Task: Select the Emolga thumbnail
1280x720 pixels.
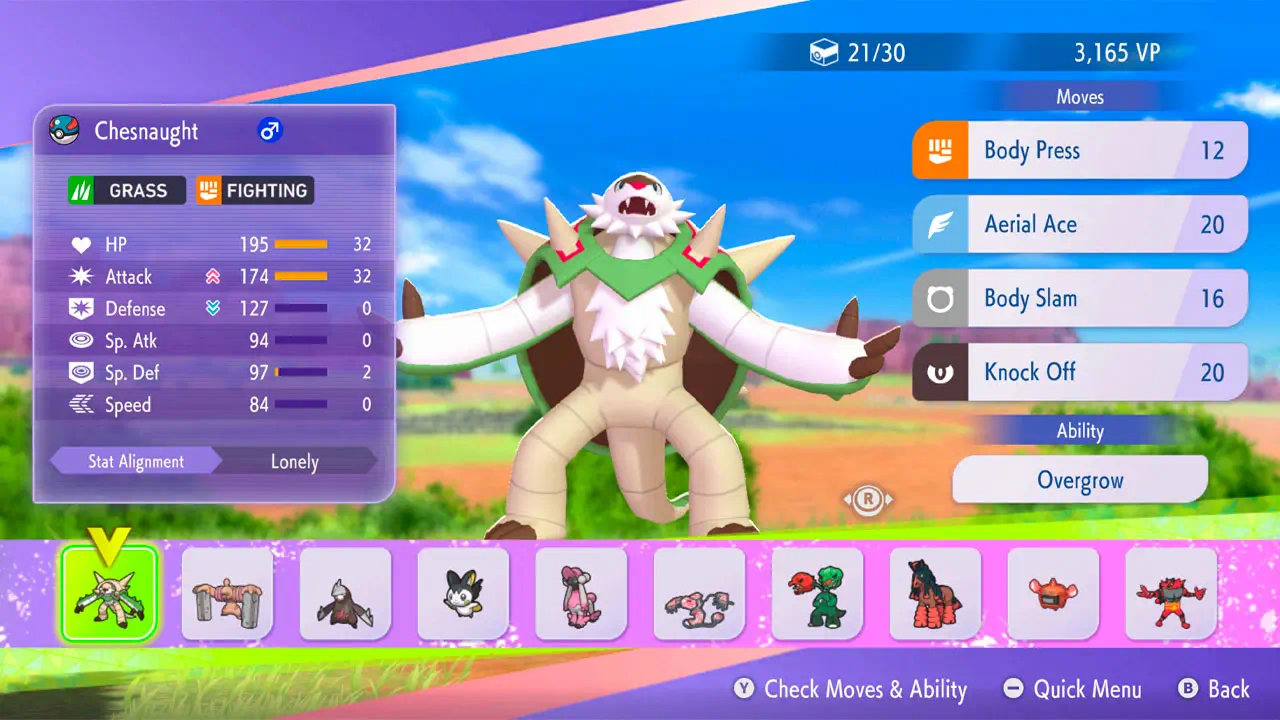Action: click(x=463, y=594)
